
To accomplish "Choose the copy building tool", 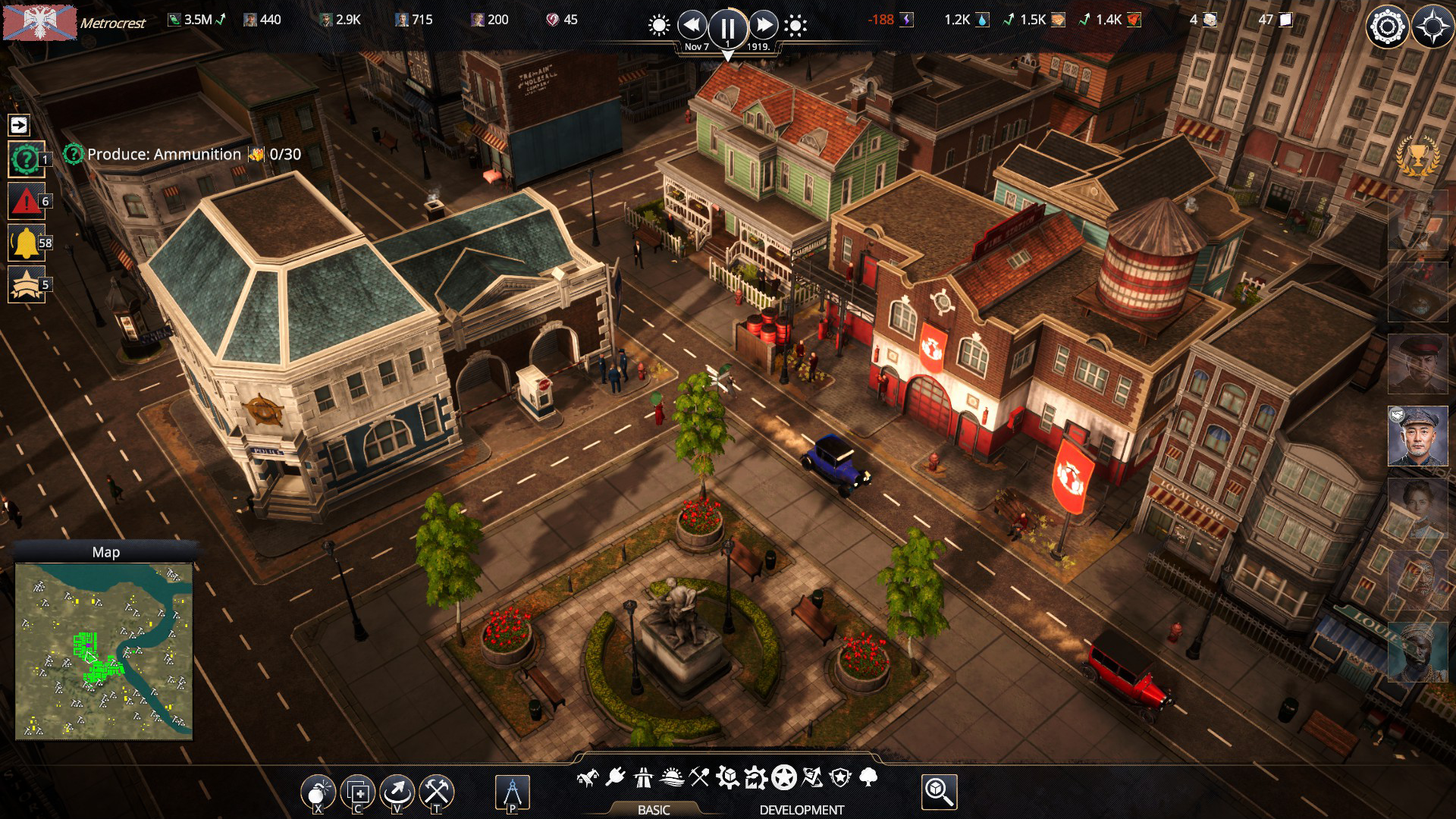I will (x=358, y=792).
